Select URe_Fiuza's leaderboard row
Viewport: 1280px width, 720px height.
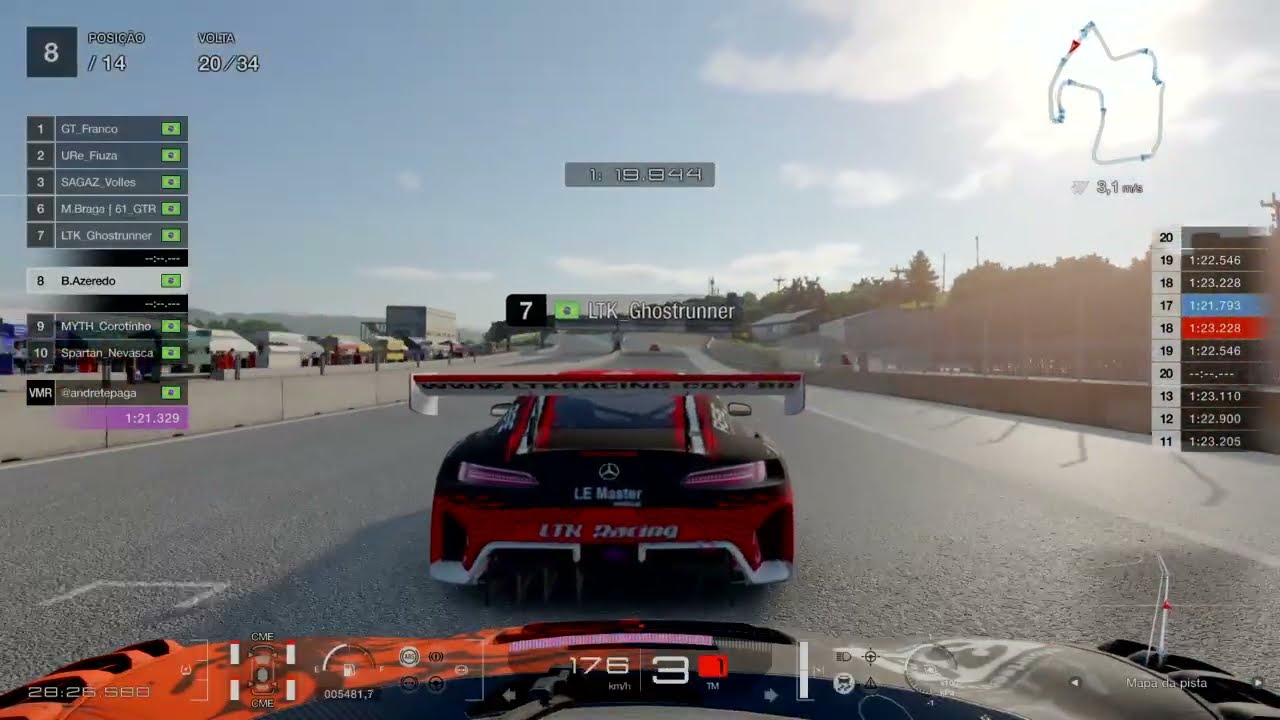[x=106, y=156]
